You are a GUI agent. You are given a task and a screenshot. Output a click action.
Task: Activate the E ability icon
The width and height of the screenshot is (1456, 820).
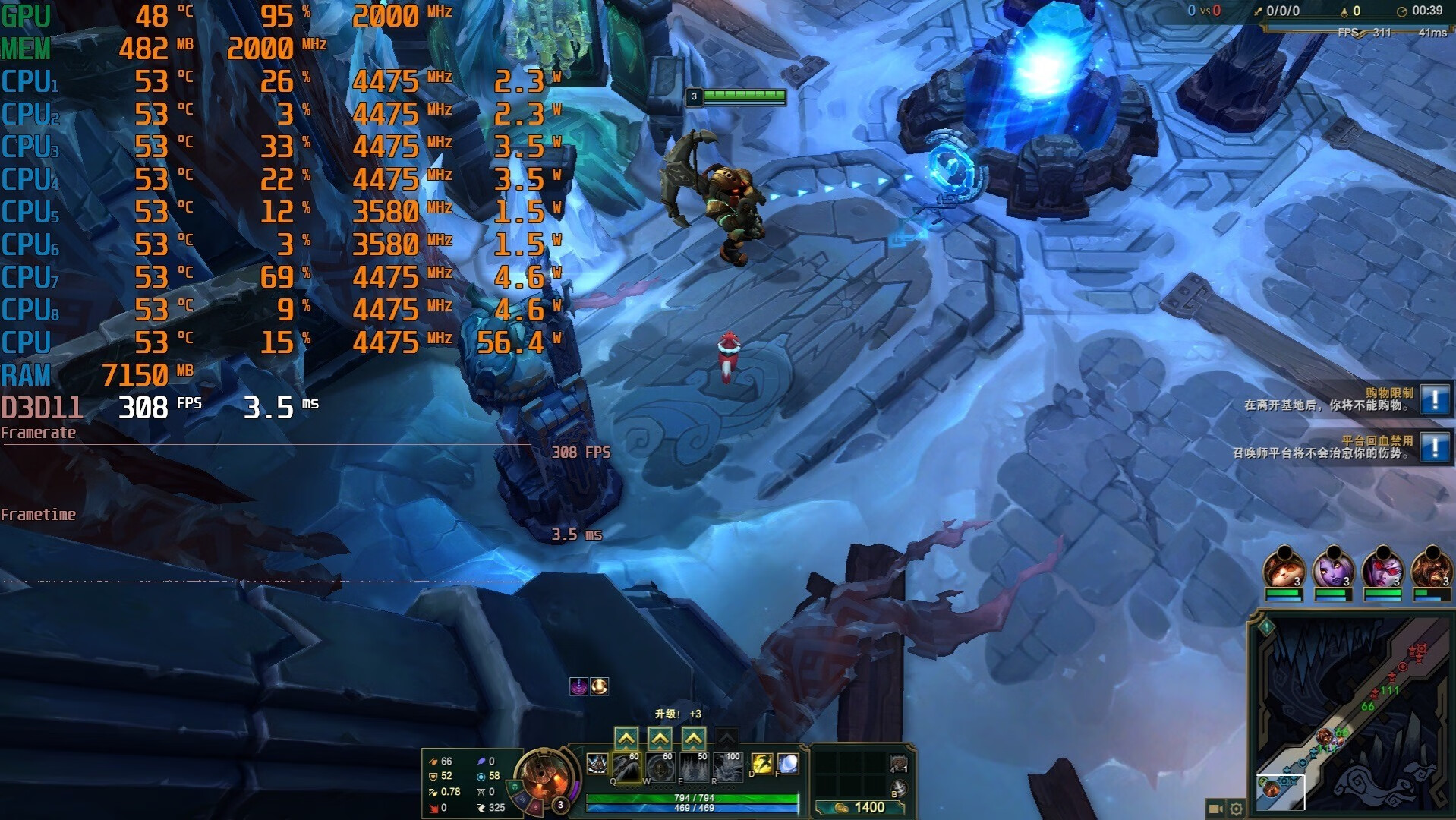click(x=694, y=767)
